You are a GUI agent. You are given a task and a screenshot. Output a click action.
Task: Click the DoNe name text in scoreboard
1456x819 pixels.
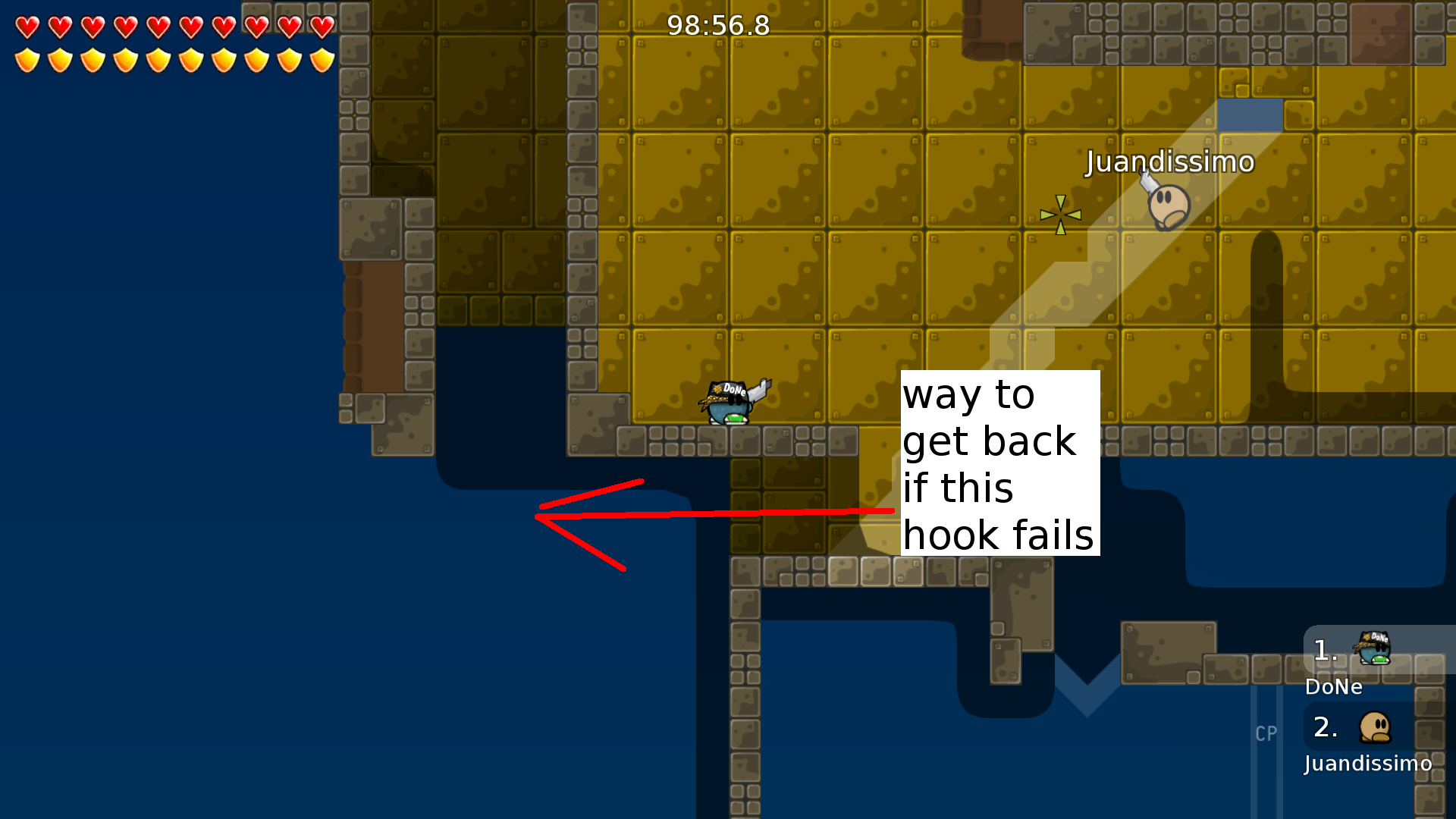point(1333,687)
